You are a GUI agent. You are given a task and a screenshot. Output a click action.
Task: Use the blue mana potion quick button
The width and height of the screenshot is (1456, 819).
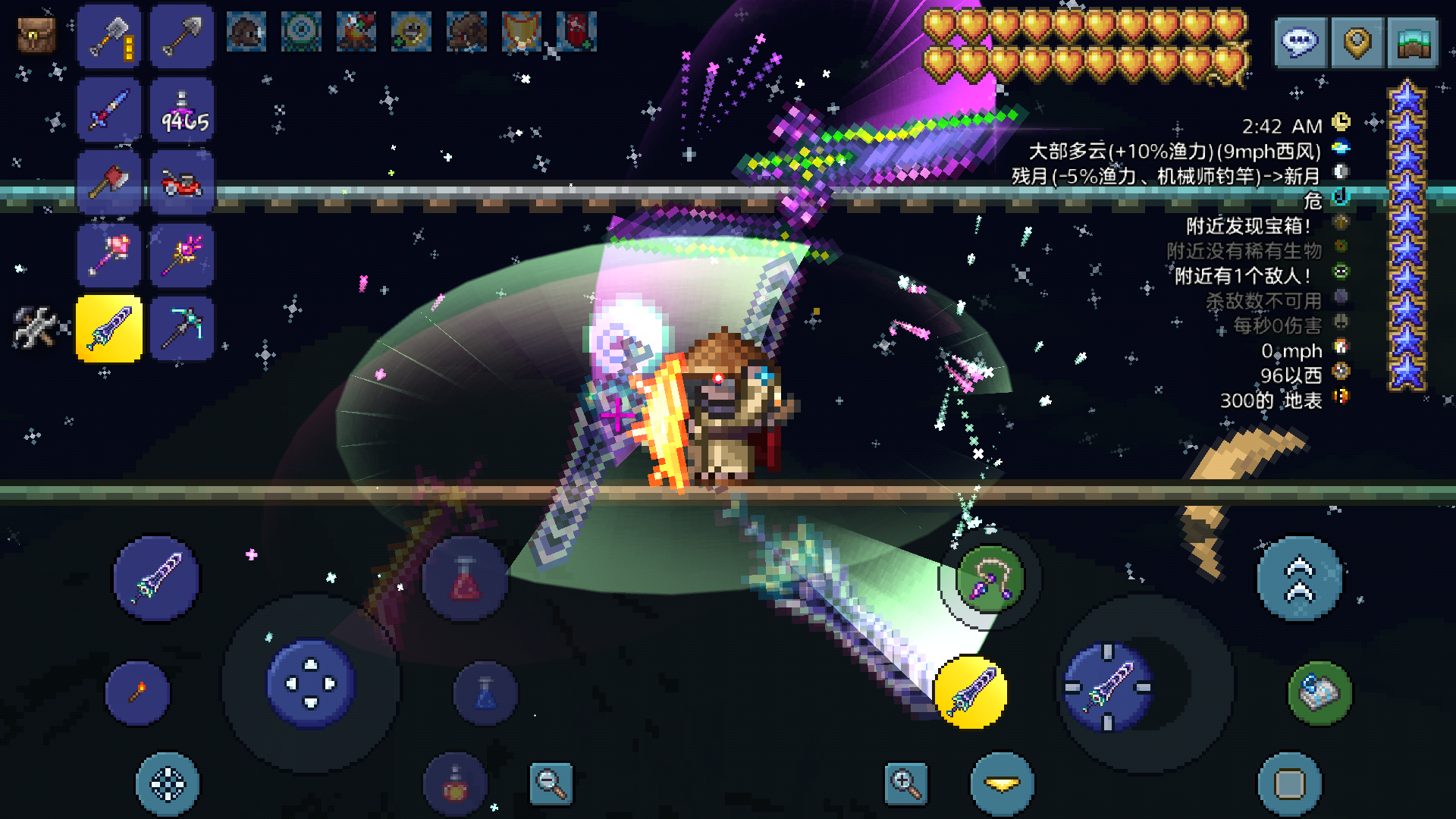(x=485, y=693)
